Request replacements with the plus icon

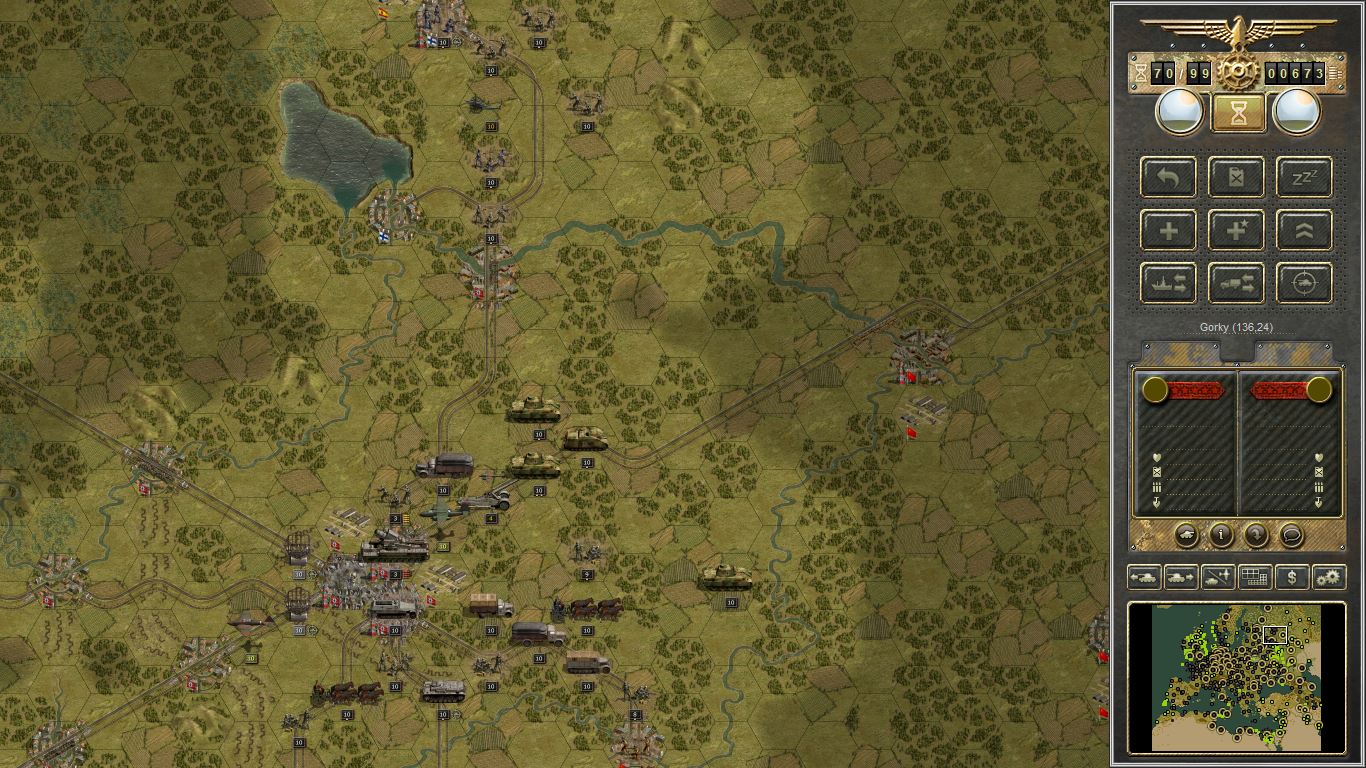tap(1167, 230)
